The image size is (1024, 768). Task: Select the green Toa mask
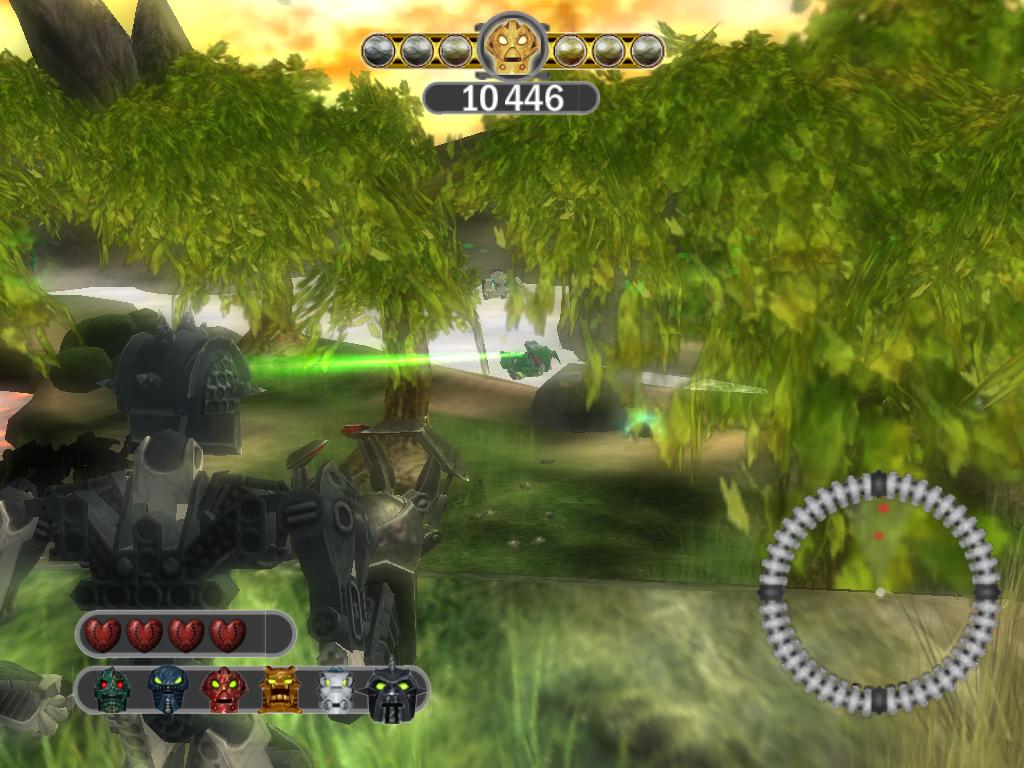(x=111, y=689)
